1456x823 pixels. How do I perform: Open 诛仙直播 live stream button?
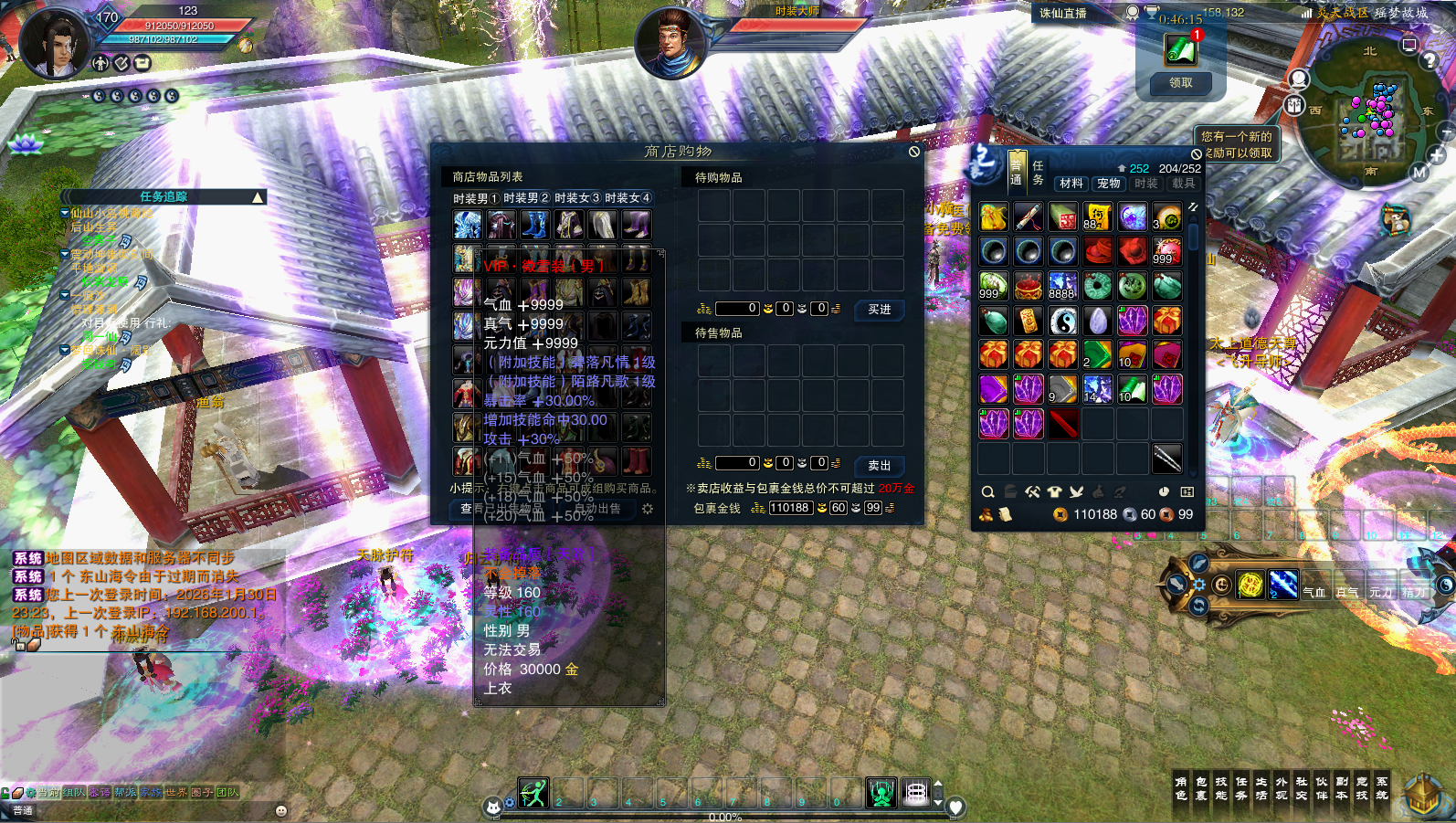[x=1063, y=14]
